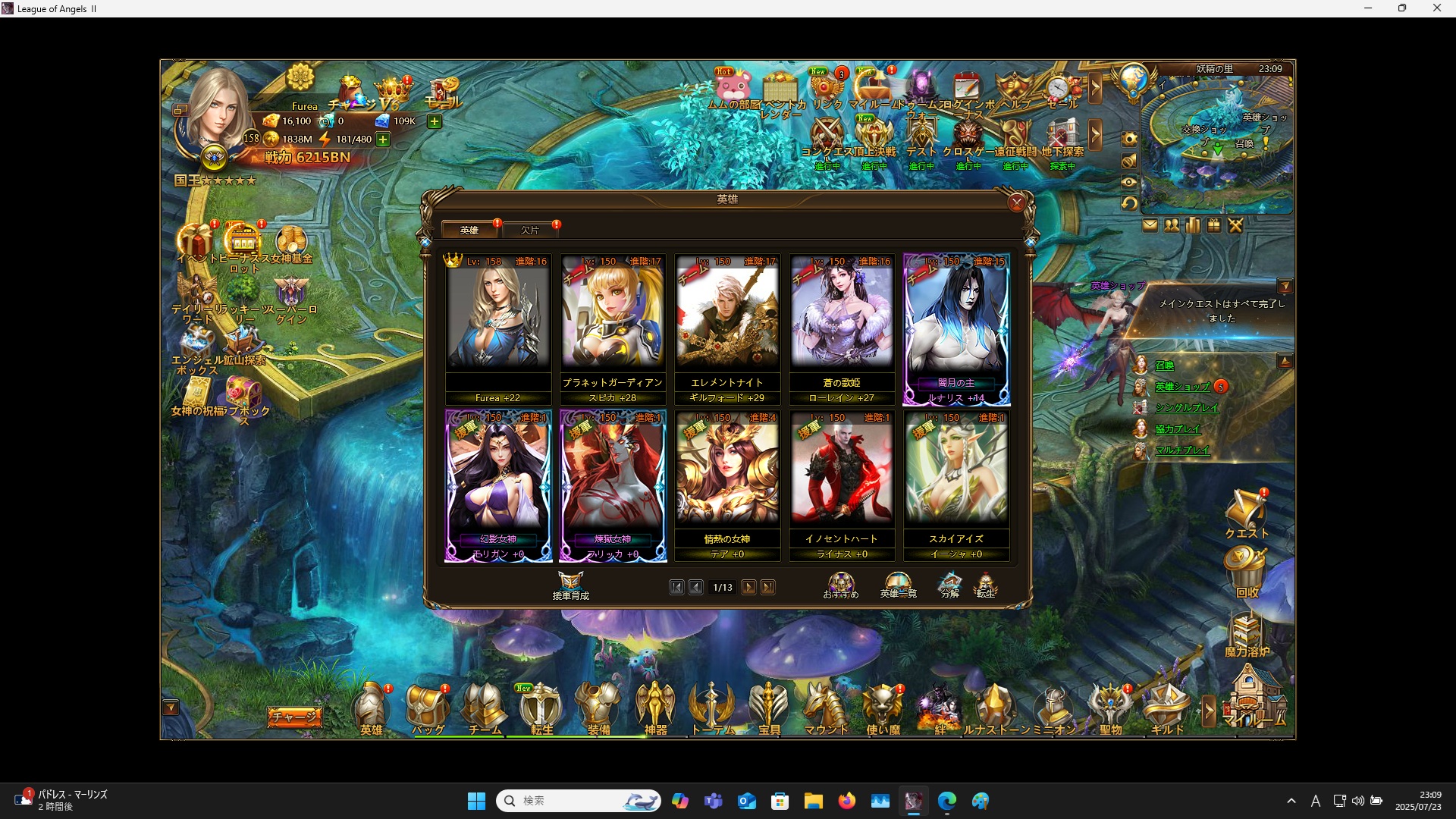Unmute the game sound horn toggle
Image resolution: width=1456 pixels, height=819 pixels.
pyautogui.click(x=1129, y=161)
